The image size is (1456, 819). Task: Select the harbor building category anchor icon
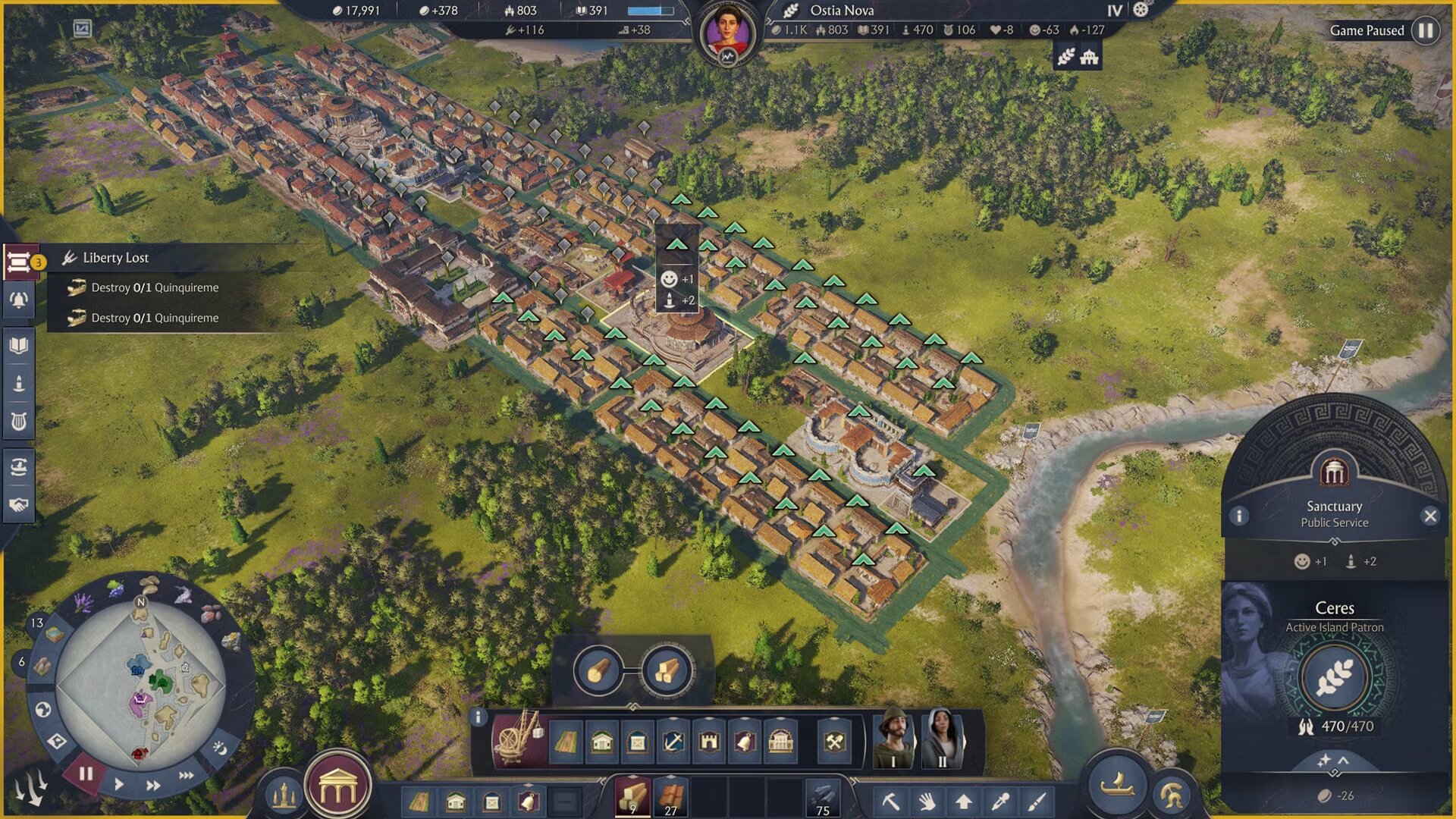[x=674, y=740]
